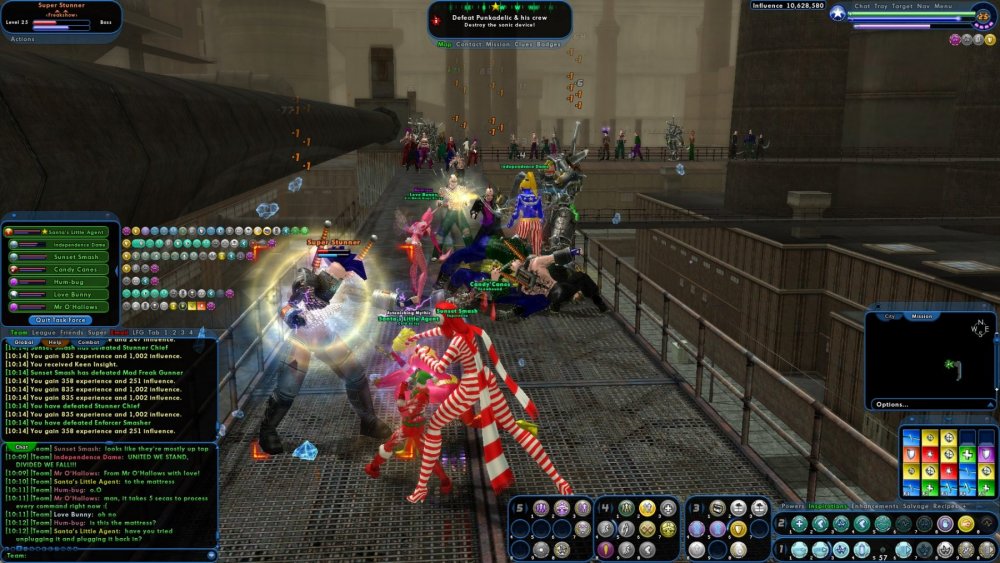Open the Menu from the top bar
The width and height of the screenshot is (1000, 563).
[943, 6]
